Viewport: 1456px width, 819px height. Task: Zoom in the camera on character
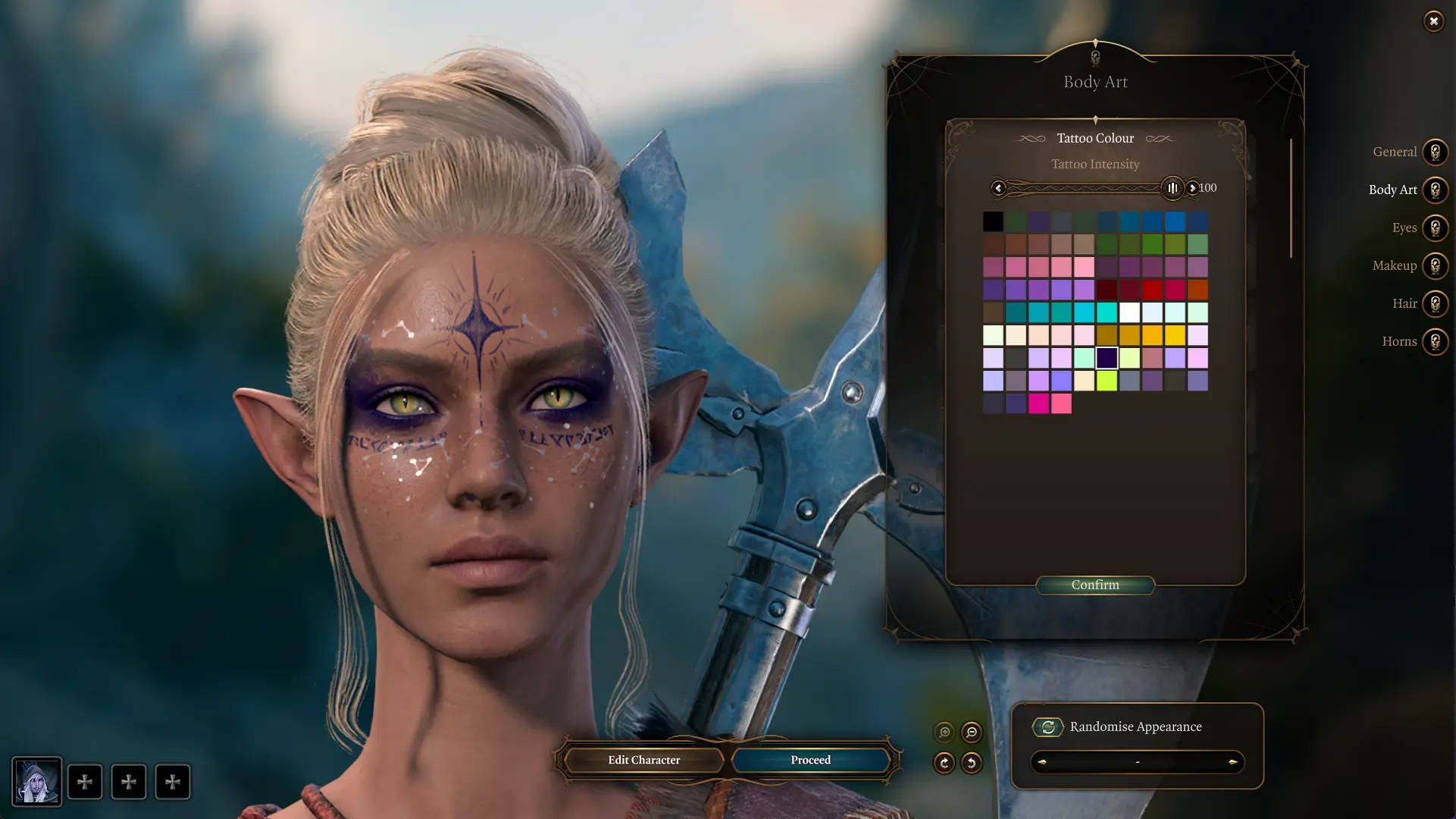click(x=944, y=733)
